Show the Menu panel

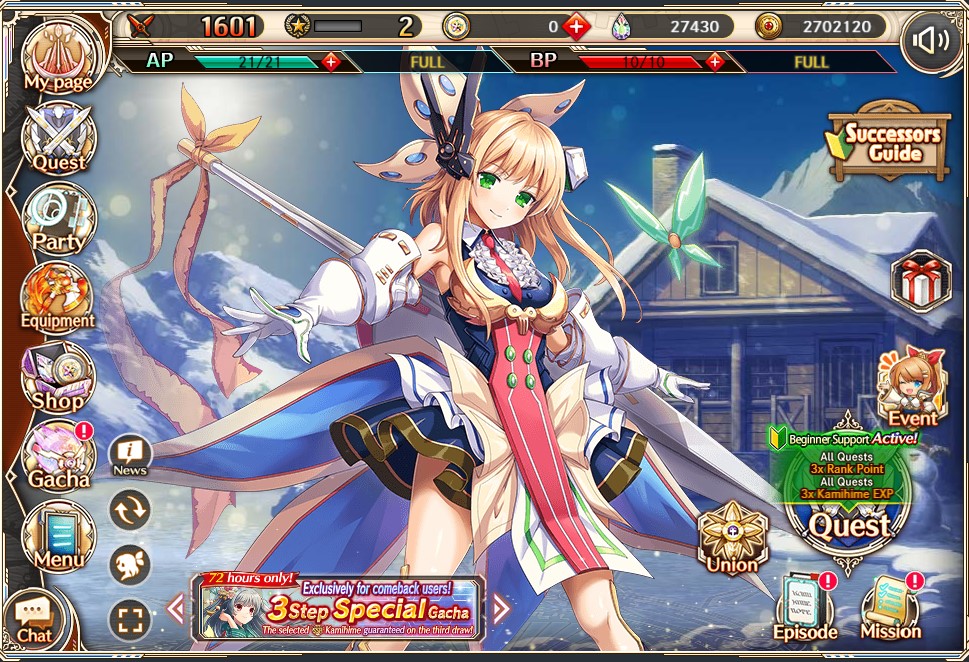(x=58, y=535)
